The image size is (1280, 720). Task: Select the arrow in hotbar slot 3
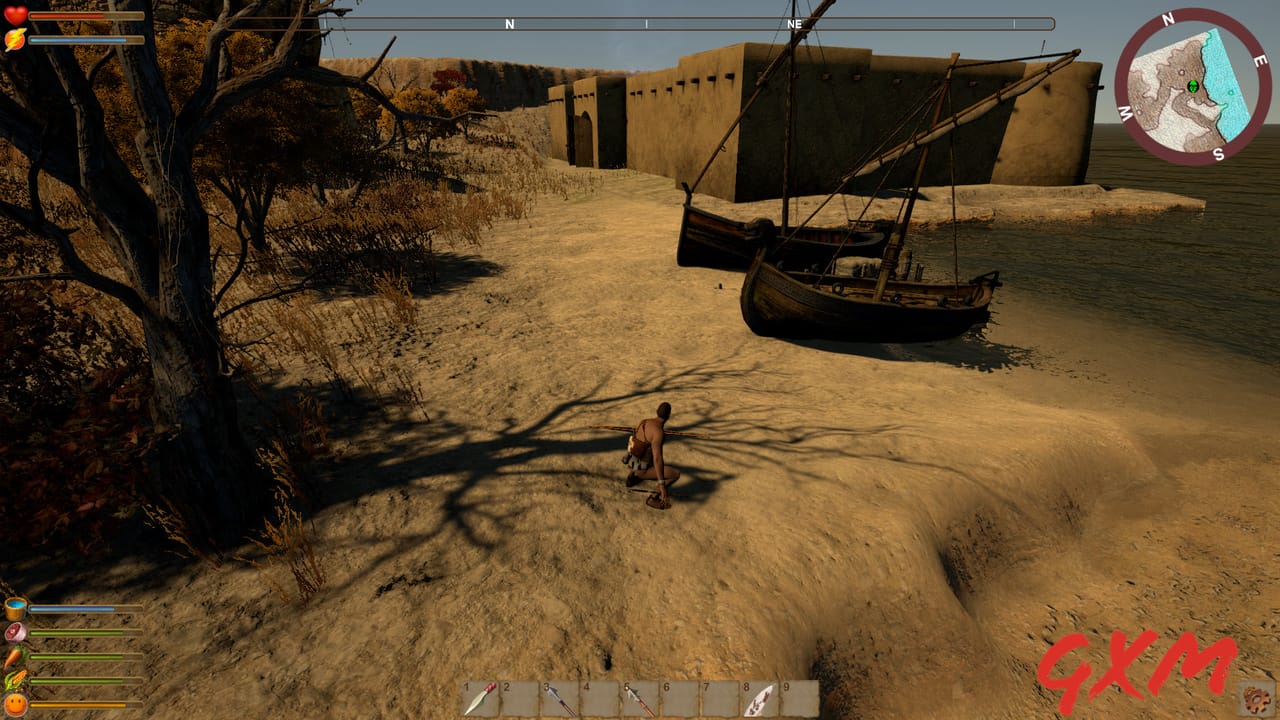(x=560, y=699)
